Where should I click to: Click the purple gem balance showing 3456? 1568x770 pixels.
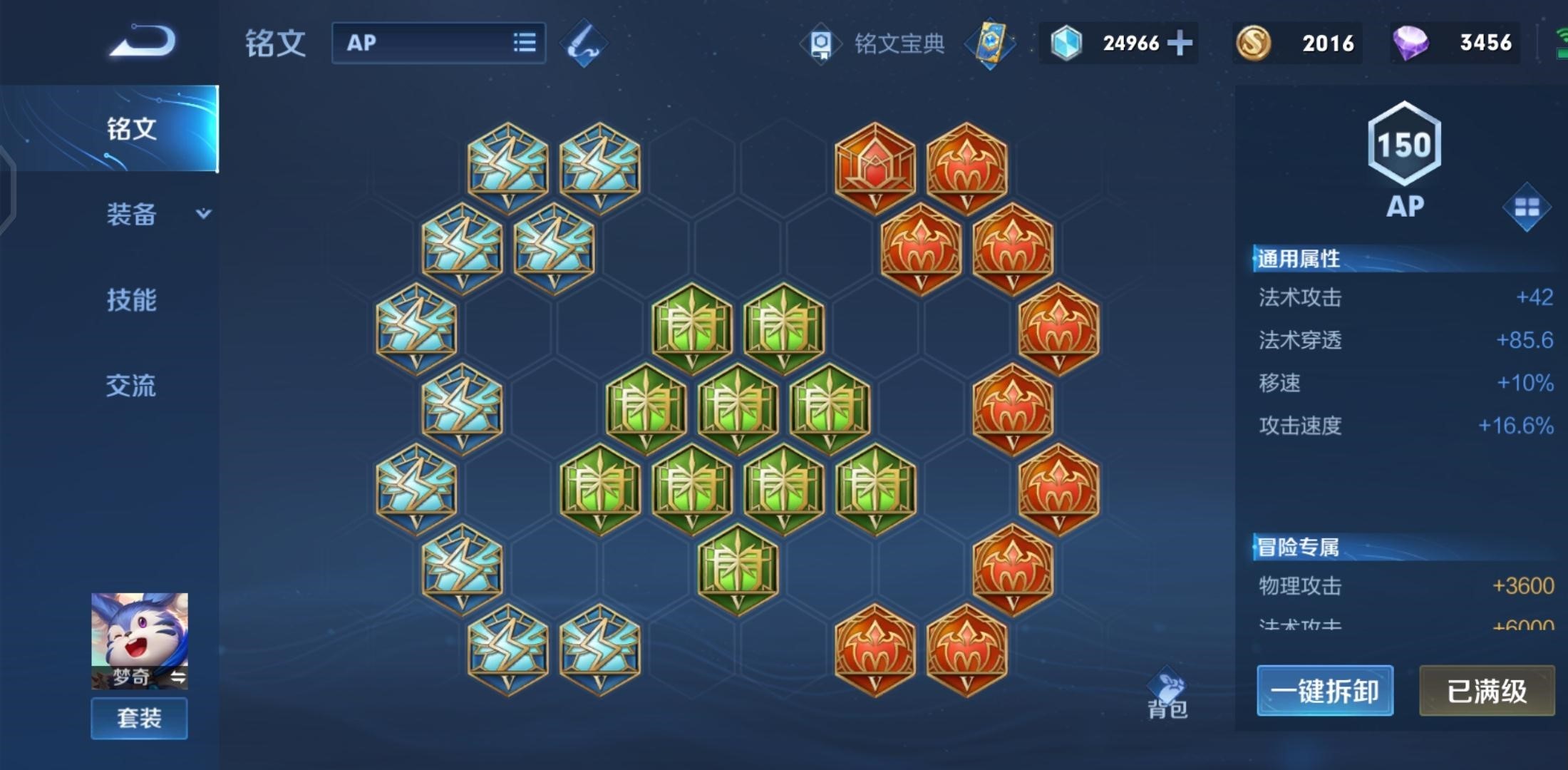pos(1454,43)
